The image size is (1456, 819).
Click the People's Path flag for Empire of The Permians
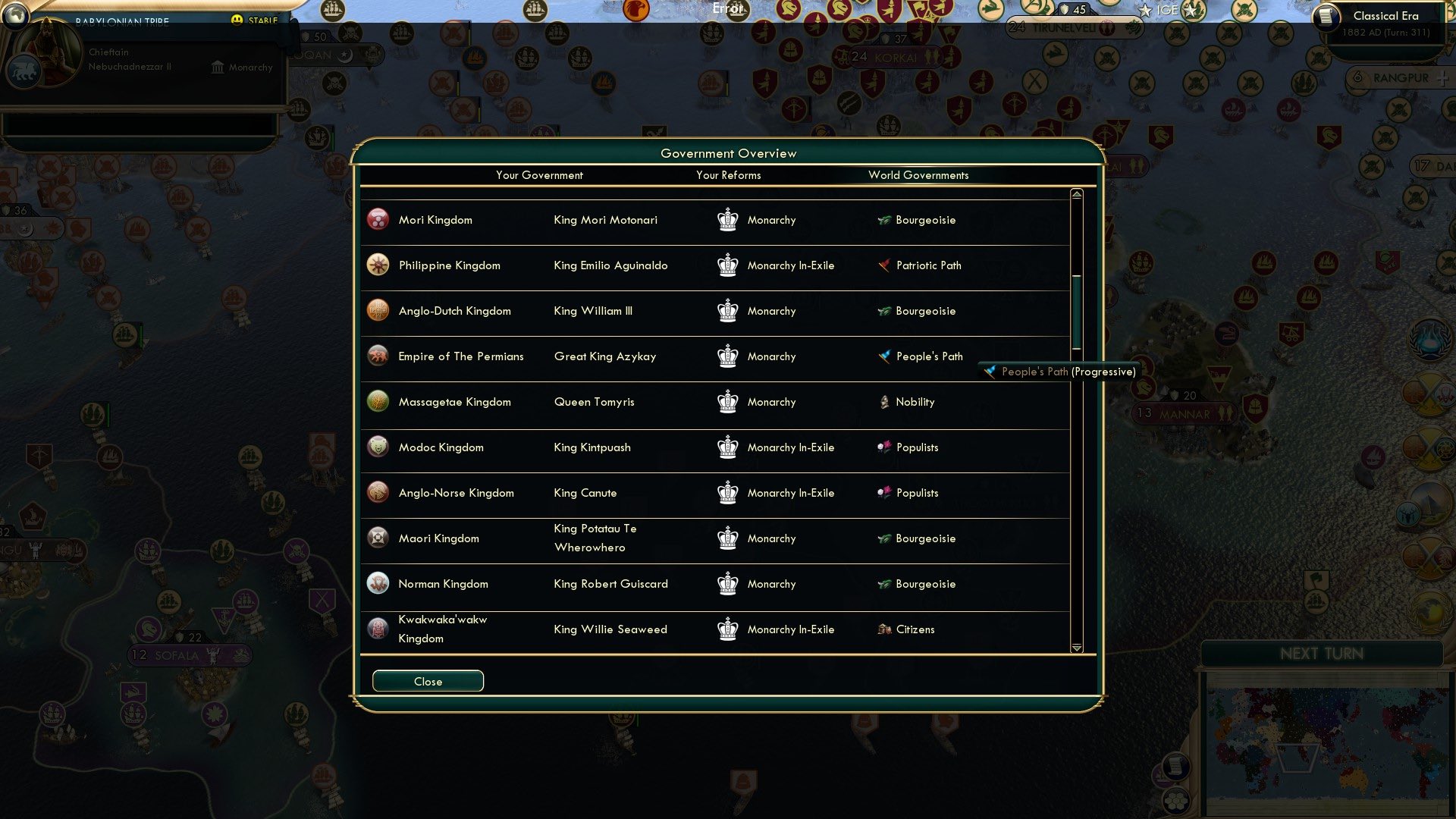pos(884,356)
